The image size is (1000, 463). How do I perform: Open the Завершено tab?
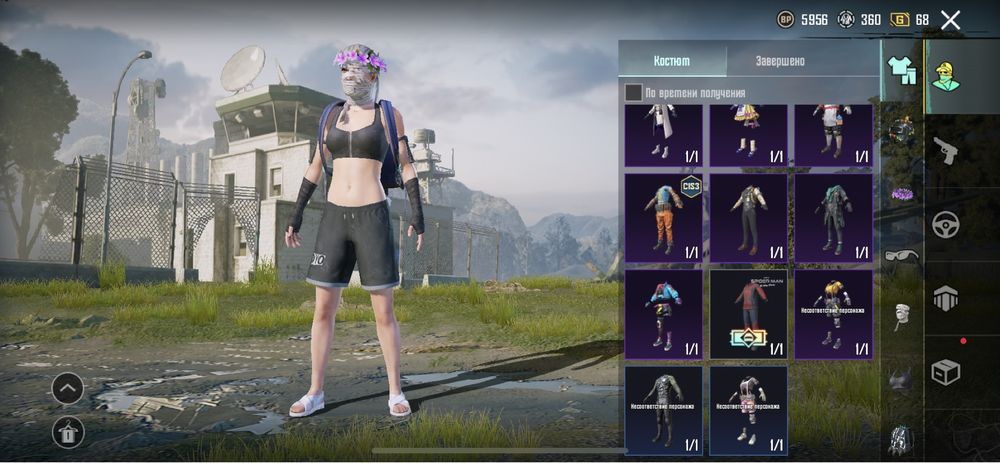(780, 60)
